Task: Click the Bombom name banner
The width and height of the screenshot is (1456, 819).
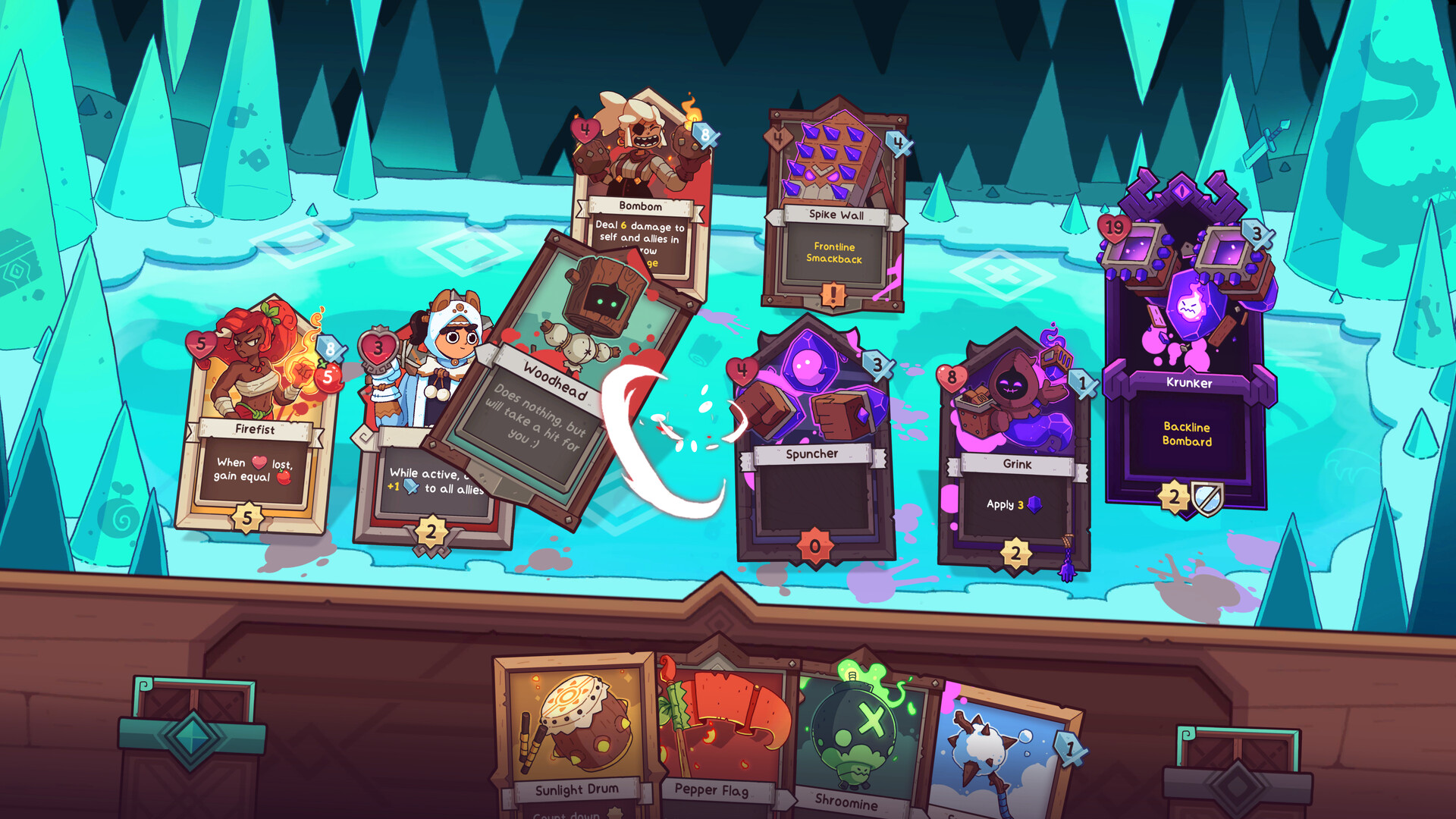Action: [x=639, y=205]
